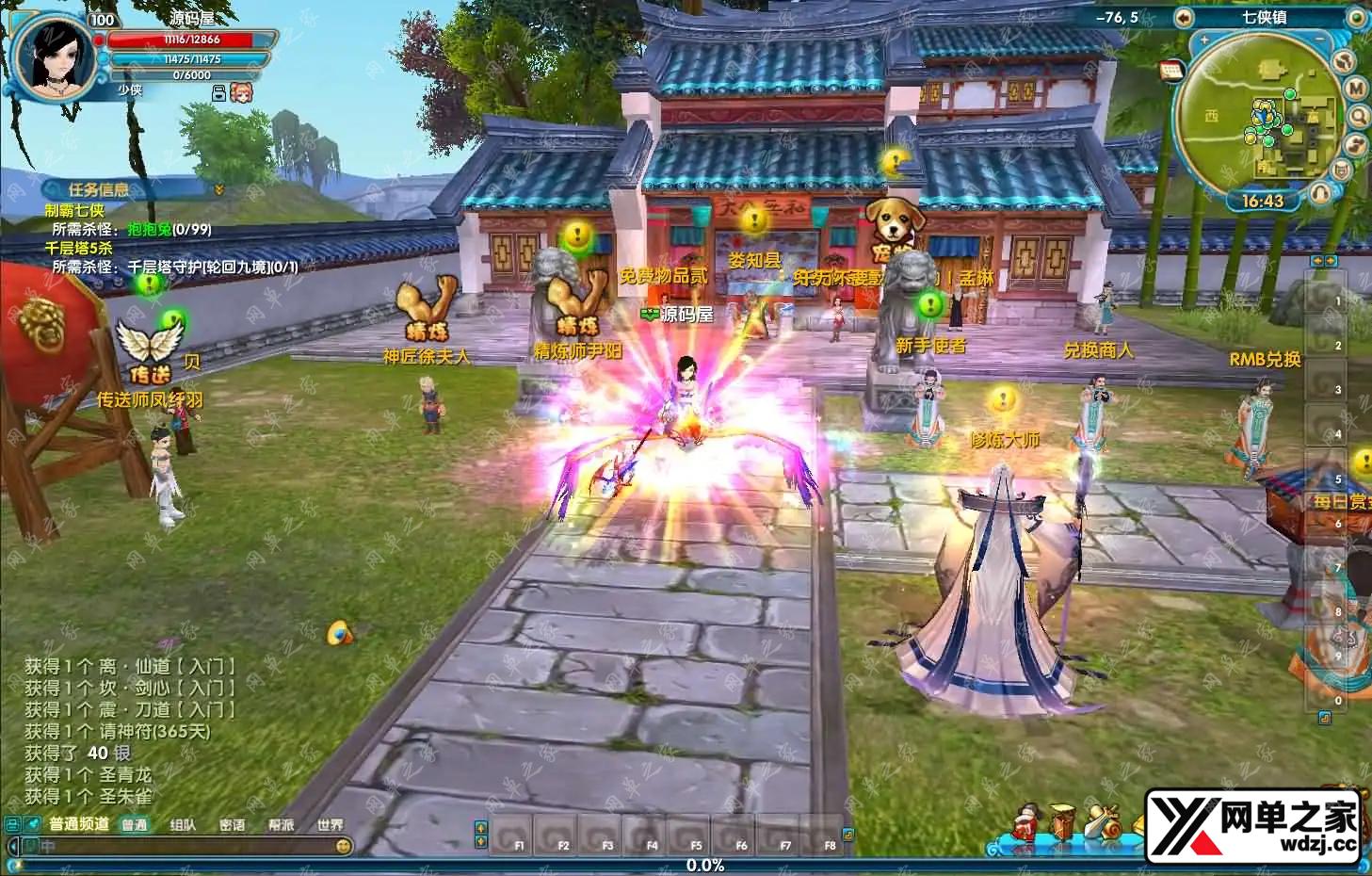This screenshot has width=1372, height=876.
Task: Switch chat to the 世界 tab
Action: pos(330,825)
